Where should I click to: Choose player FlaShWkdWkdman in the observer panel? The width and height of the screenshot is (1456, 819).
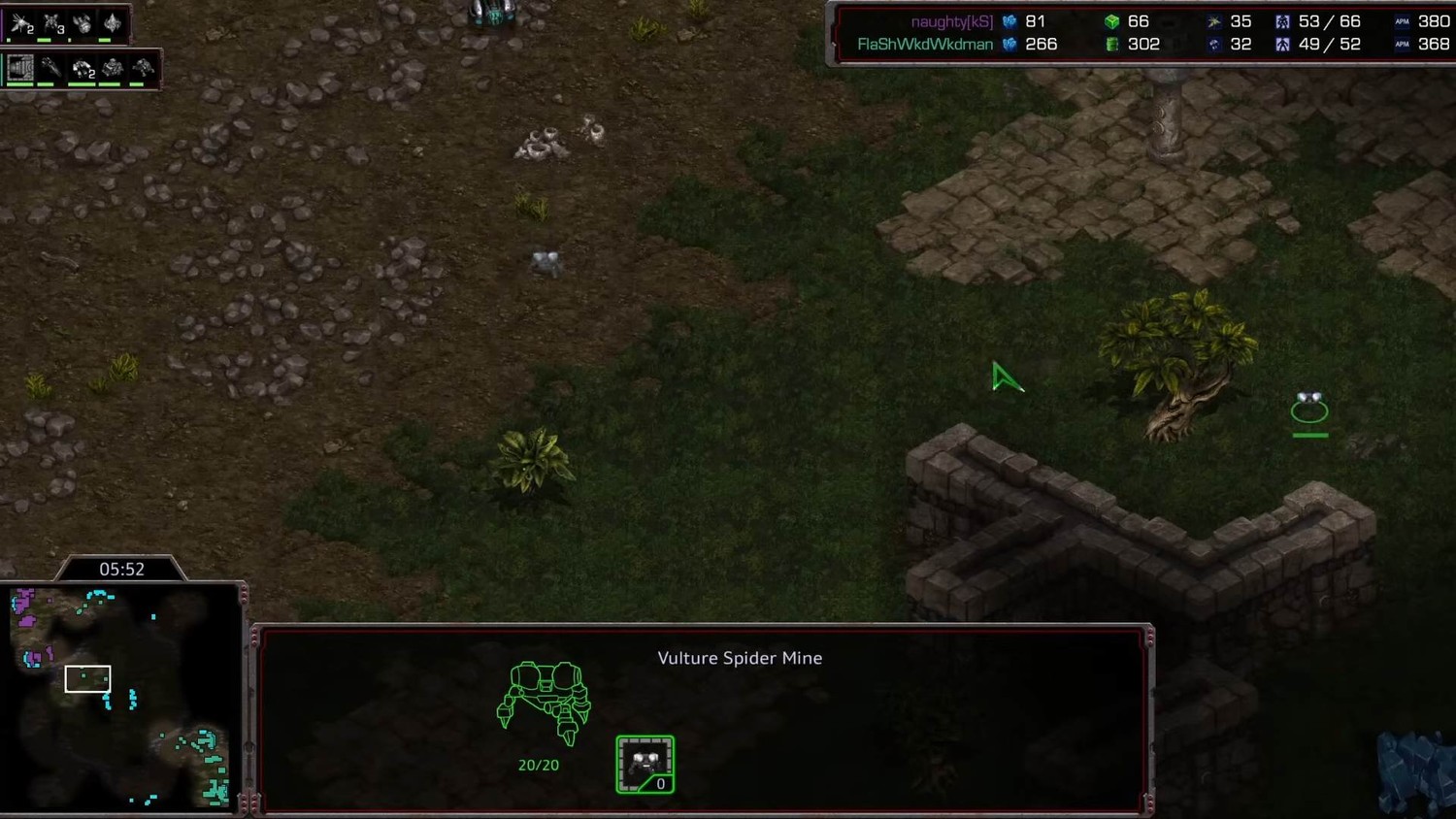coord(925,45)
